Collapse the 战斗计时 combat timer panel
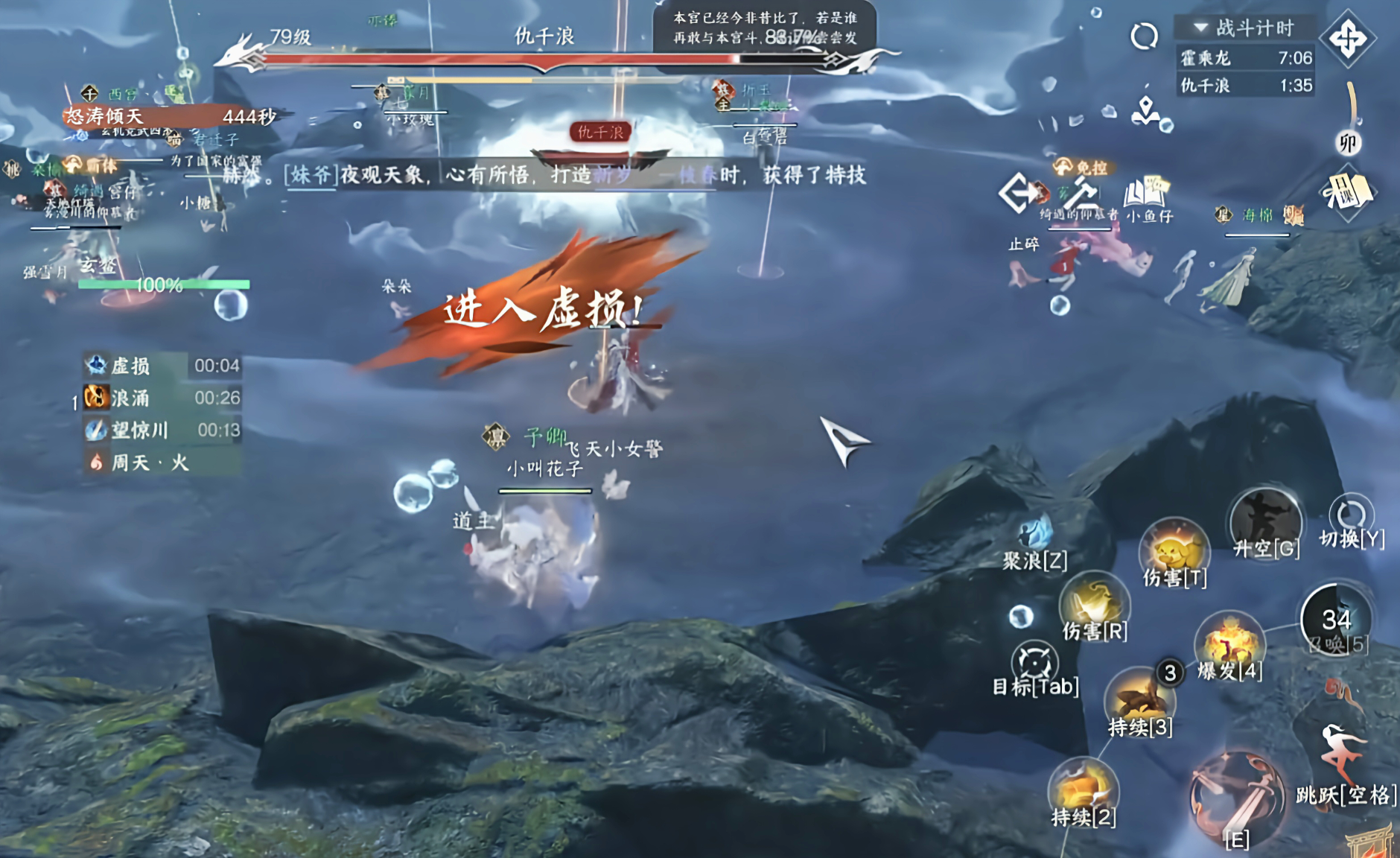This screenshot has width=1400, height=858. (x=1202, y=28)
